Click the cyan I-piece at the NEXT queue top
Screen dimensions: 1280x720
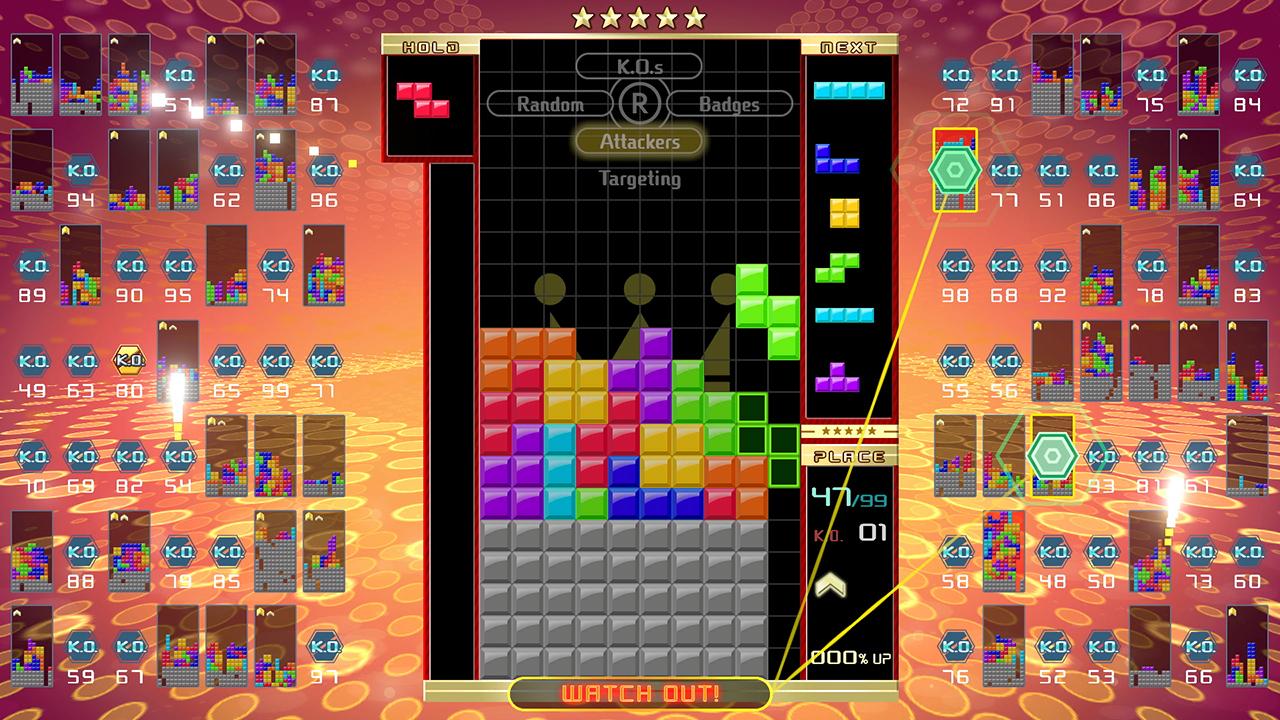pos(848,90)
